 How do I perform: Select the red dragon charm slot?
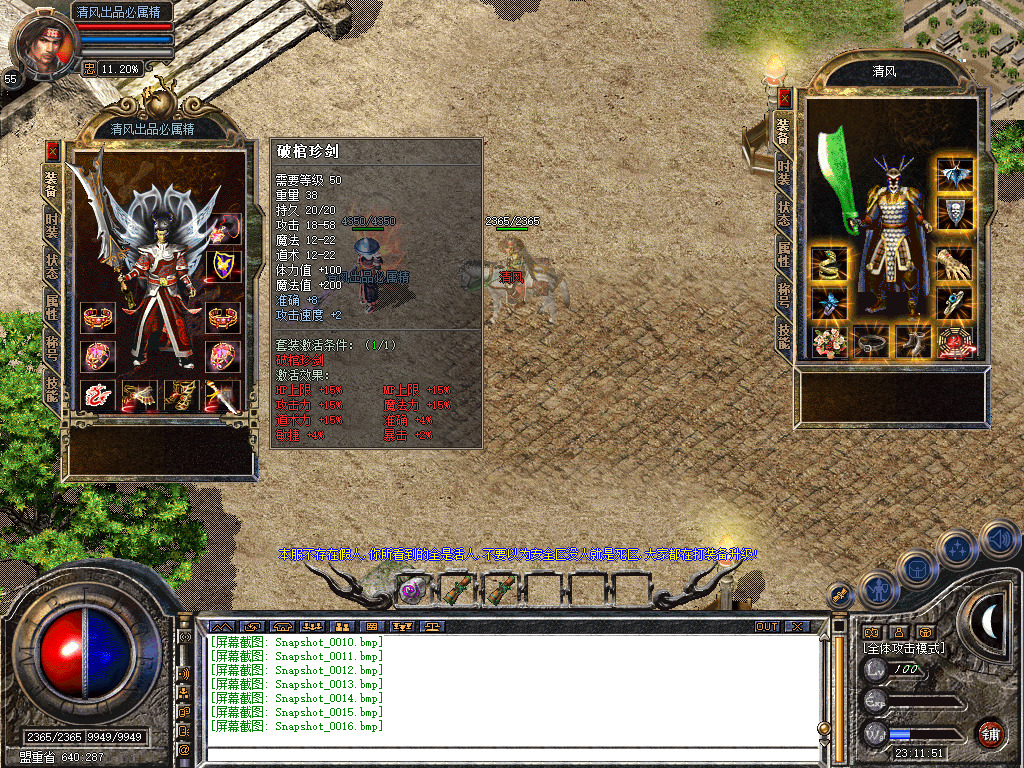97,396
